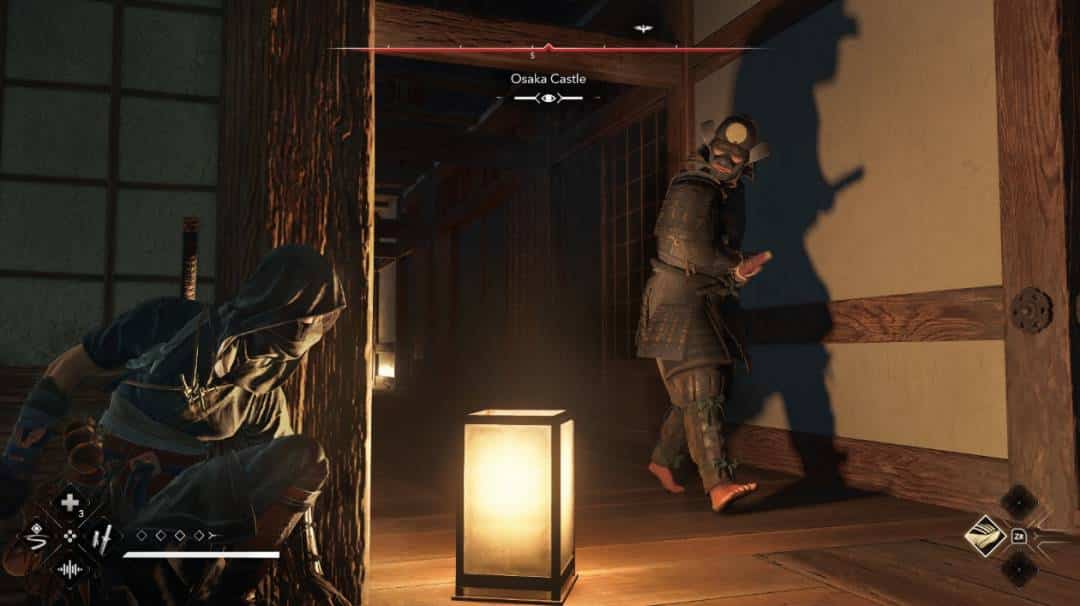Click the eagle marker above the compass
1080x606 pixels.
click(643, 29)
